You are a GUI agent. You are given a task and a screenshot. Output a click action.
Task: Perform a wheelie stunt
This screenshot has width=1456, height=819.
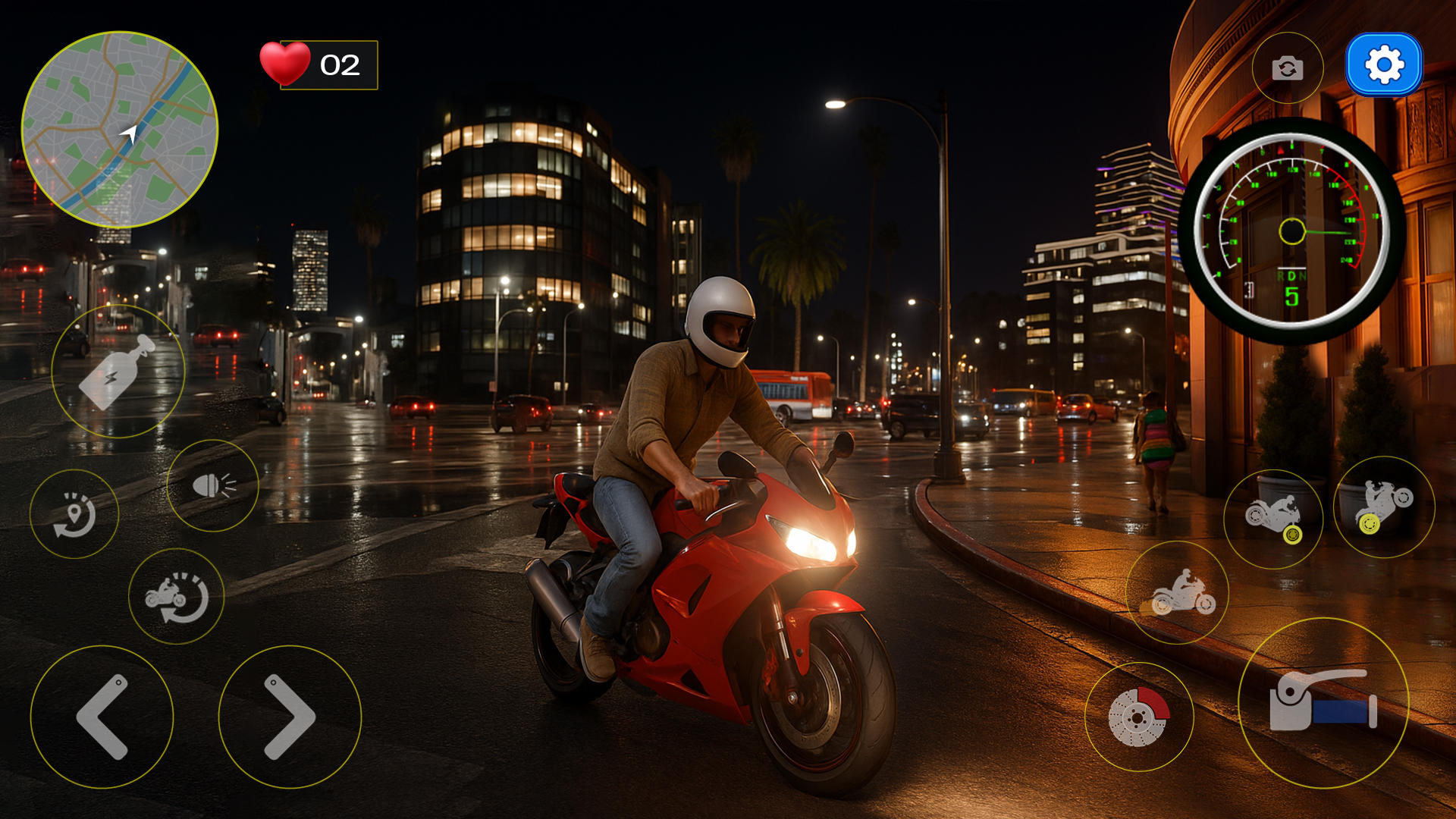(x=1384, y=507)
